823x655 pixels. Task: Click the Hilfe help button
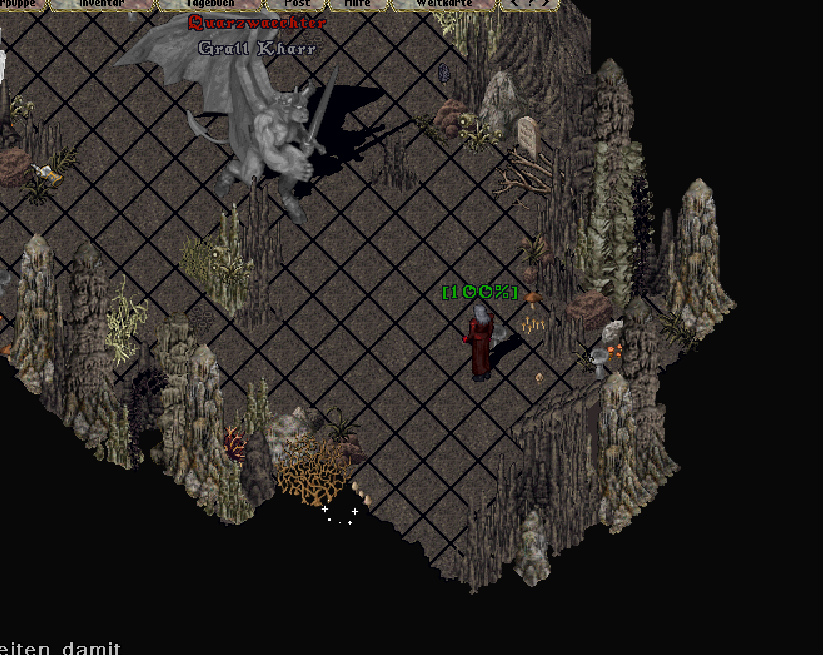pyautogui.click(x=356, y=4)
